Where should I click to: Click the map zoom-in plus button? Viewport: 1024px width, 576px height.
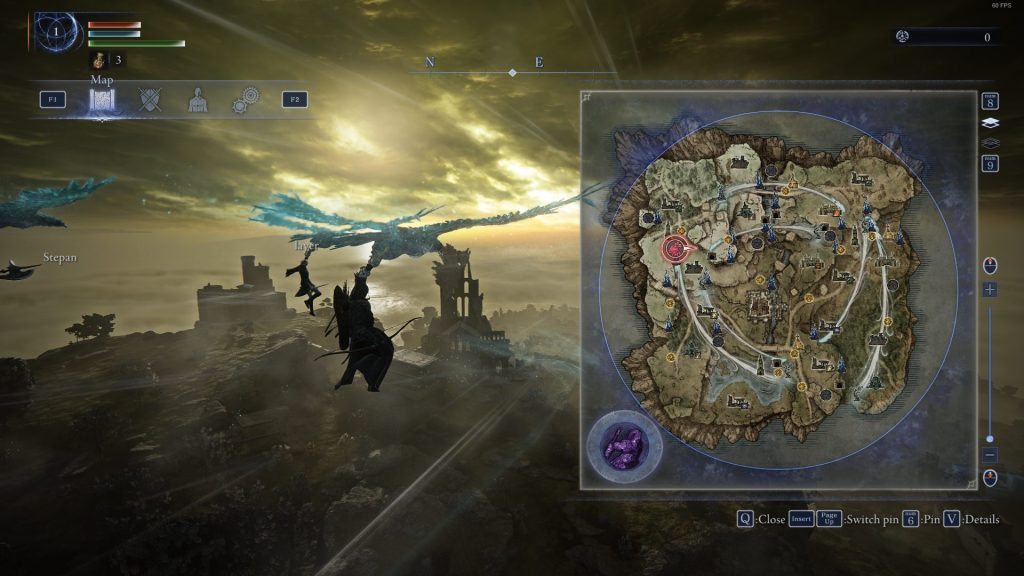click(x=990, y=290)
